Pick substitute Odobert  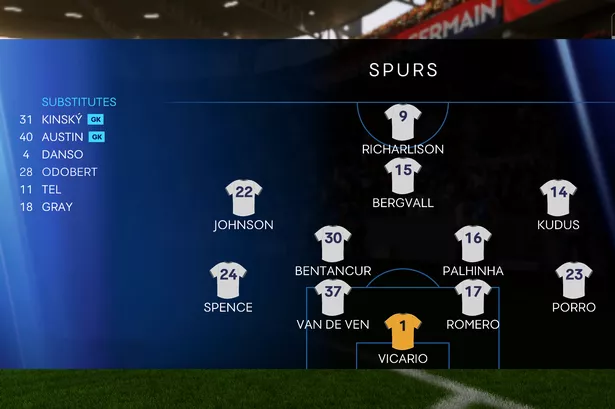pyautogui.click(x=69, y=172)
